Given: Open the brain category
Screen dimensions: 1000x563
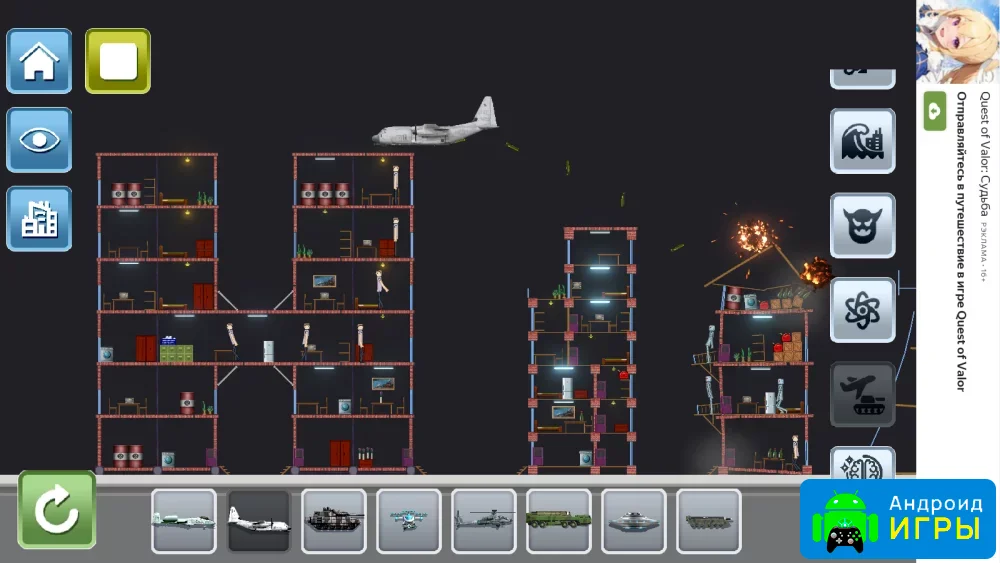Looking at the screenshot, I should coord(862,463).
